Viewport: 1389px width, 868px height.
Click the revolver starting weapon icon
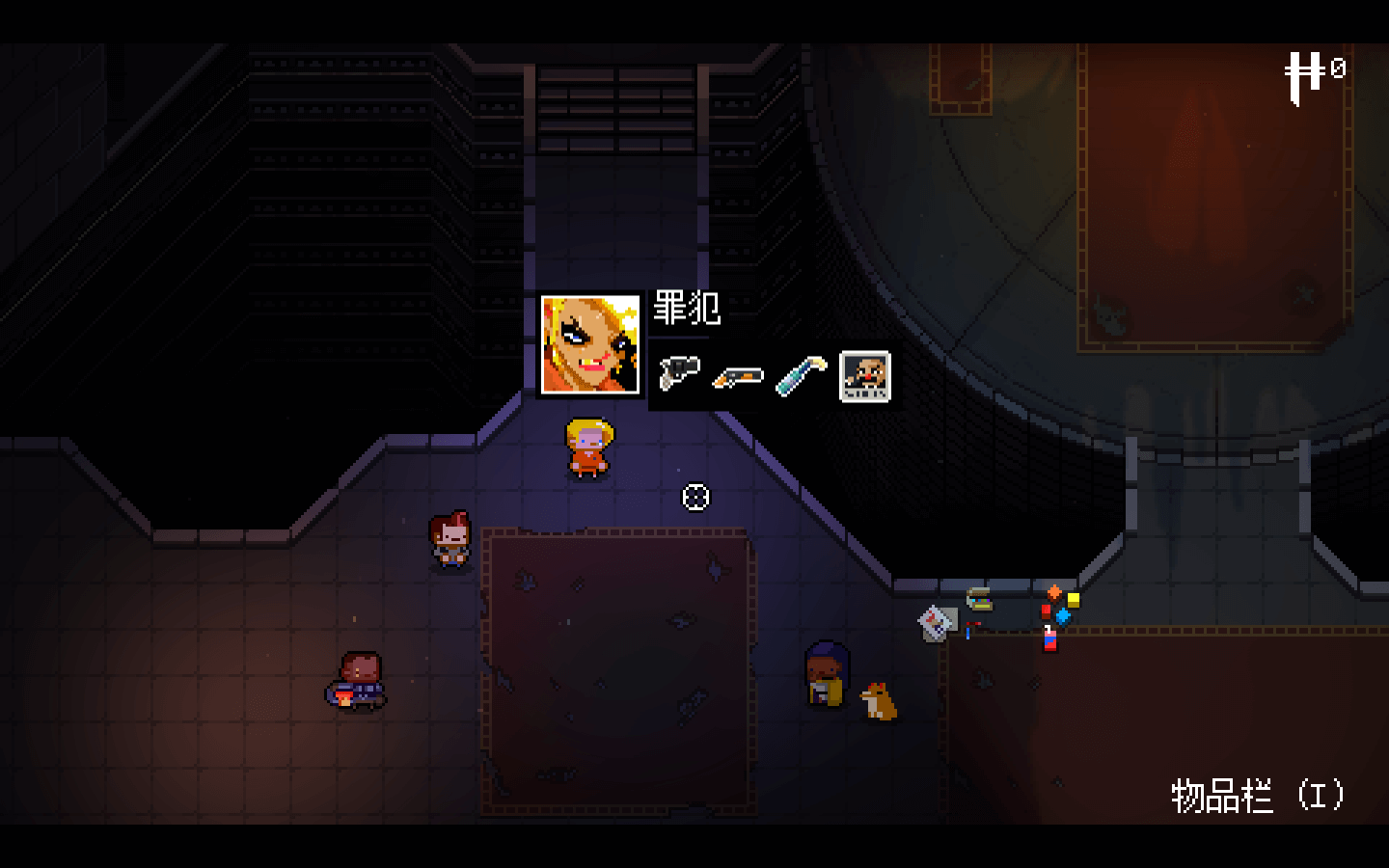point(679,373)
